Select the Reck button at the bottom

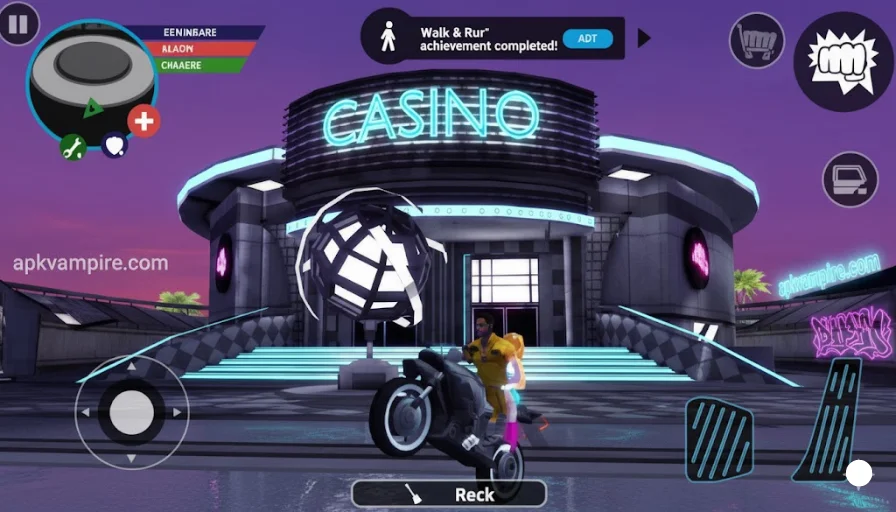449,493
